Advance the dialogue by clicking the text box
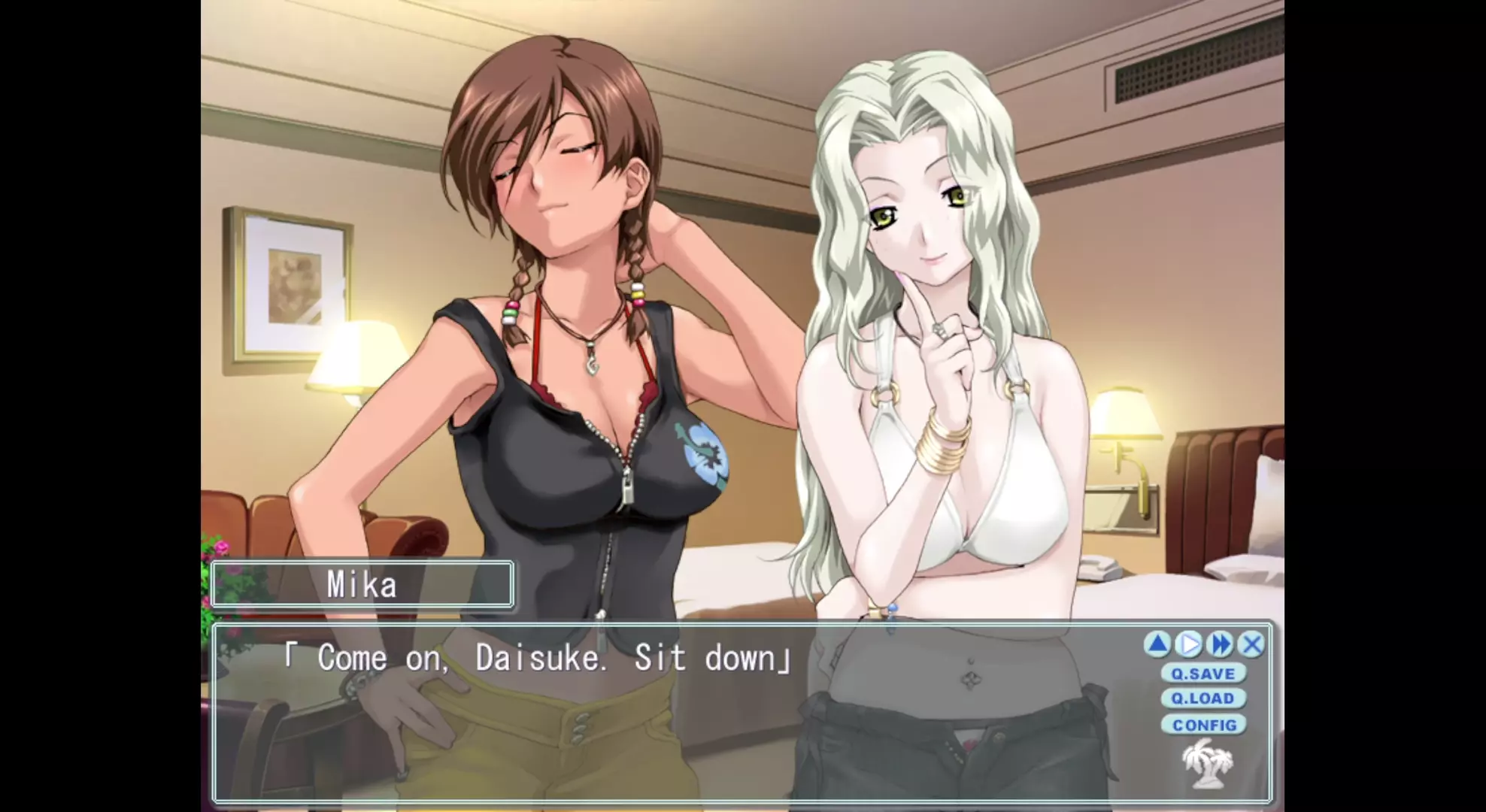 click(x=677, y=722)
